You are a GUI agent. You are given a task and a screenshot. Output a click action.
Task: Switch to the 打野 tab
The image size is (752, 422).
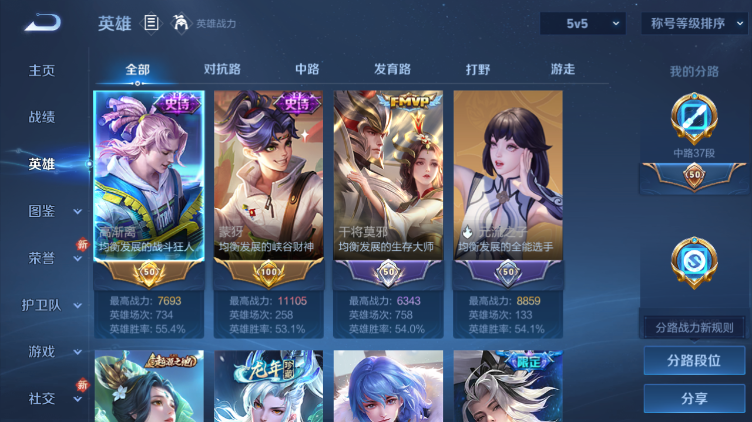478,69
